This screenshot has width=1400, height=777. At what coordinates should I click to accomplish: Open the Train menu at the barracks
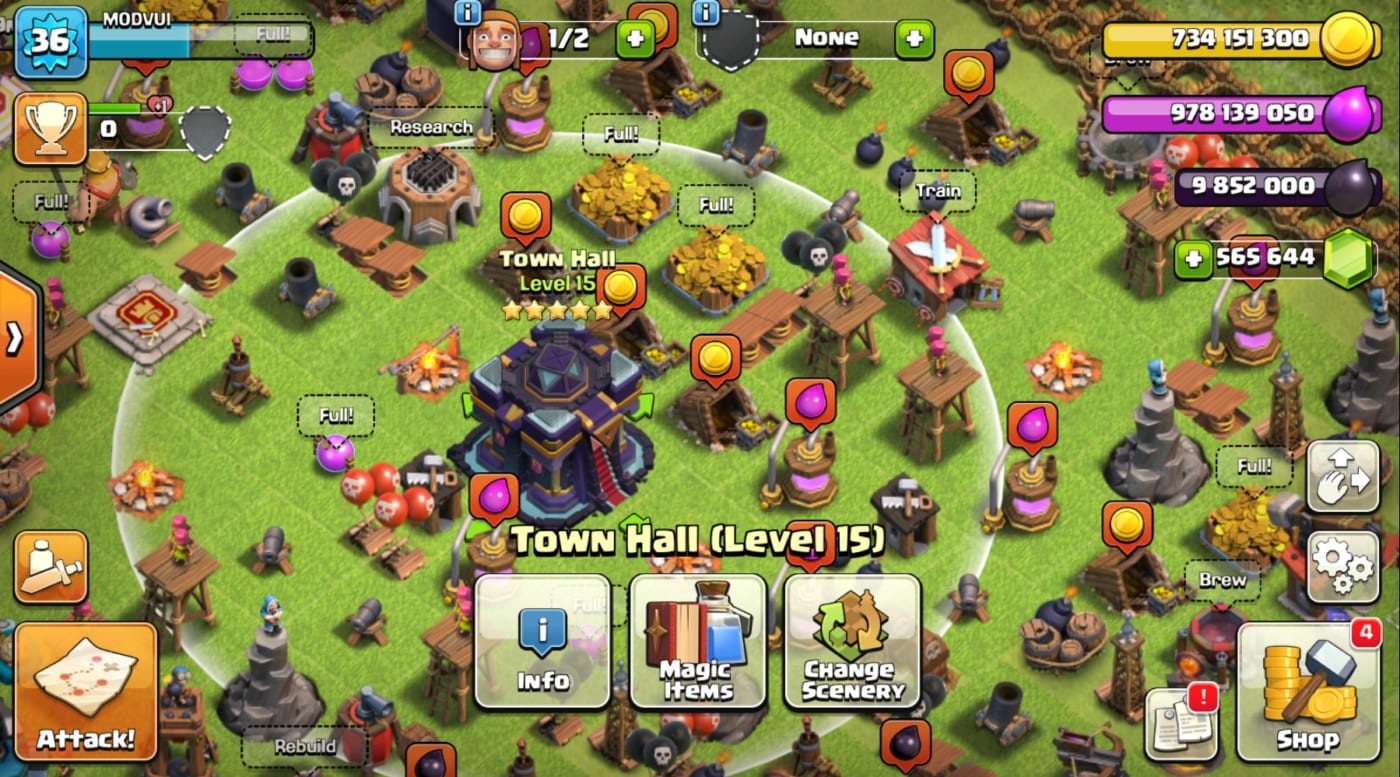pyautogui.click(x=937, y=190)
